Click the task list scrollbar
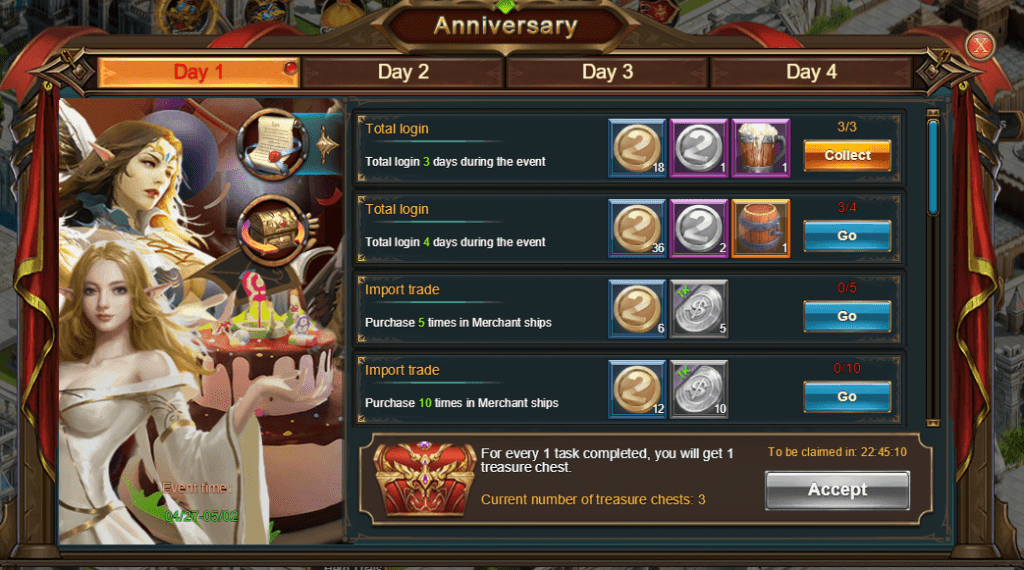1024x570 pixels. pos(933,165)
